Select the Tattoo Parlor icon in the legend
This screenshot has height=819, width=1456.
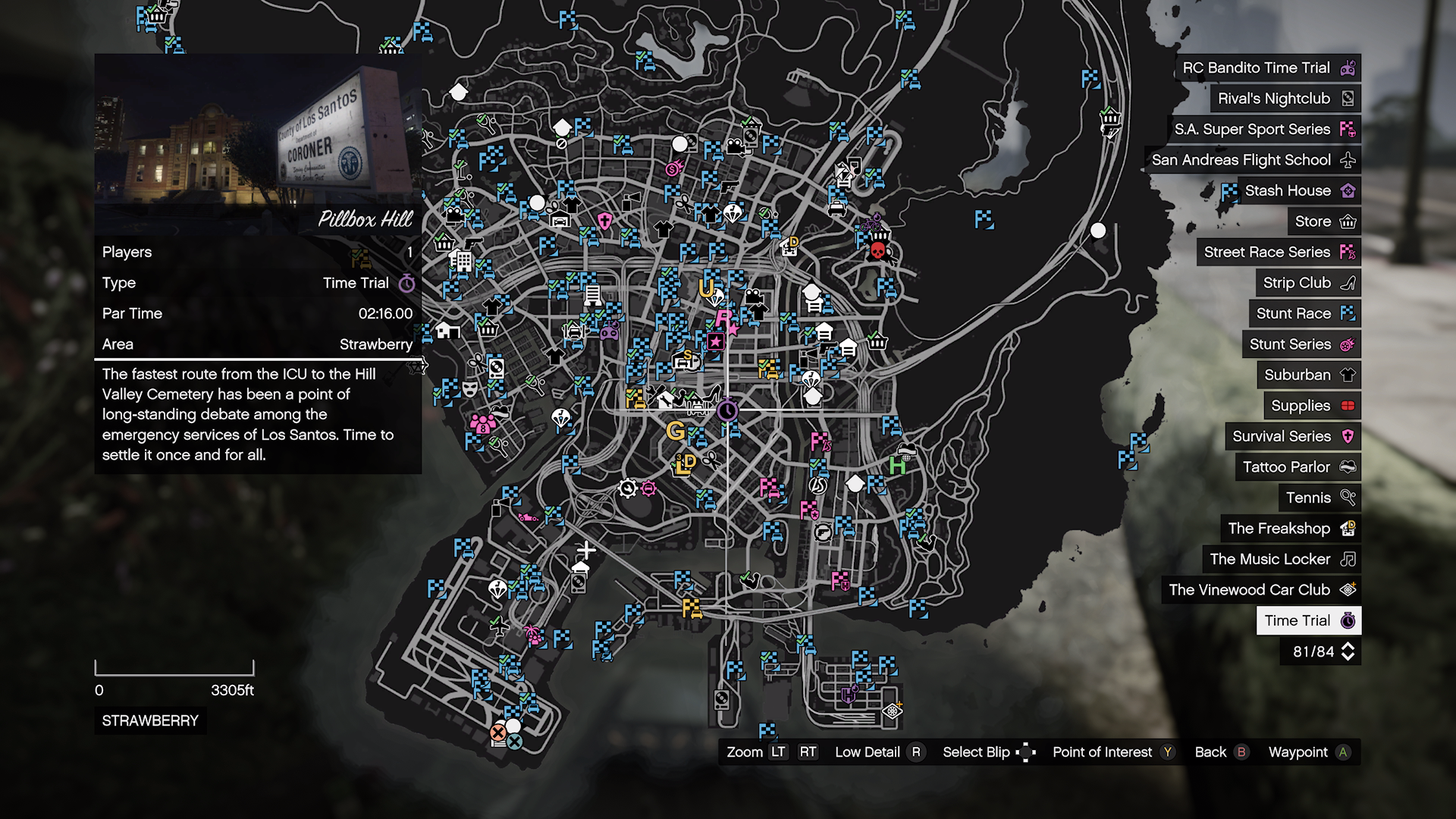(1349, 467)
